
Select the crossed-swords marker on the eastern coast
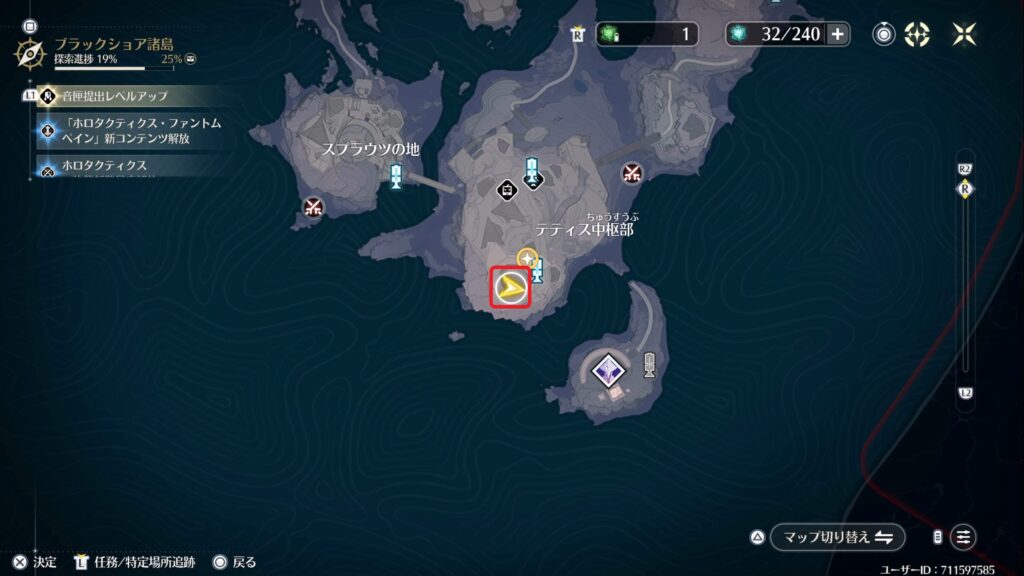631,174
